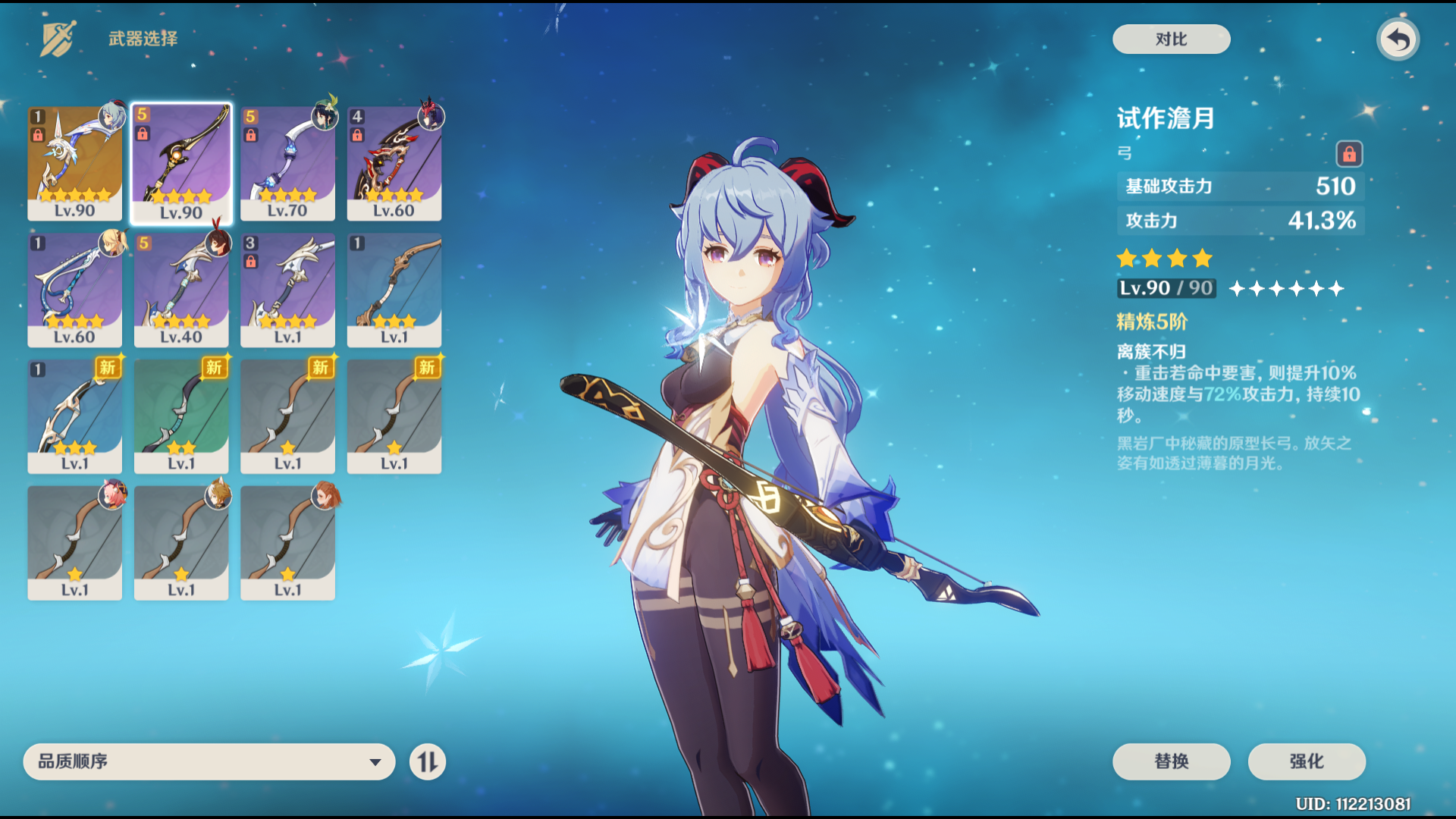Click the 对比 compare button
Viewport: 1456px width, 819px height.
[x=1171, y=39]
